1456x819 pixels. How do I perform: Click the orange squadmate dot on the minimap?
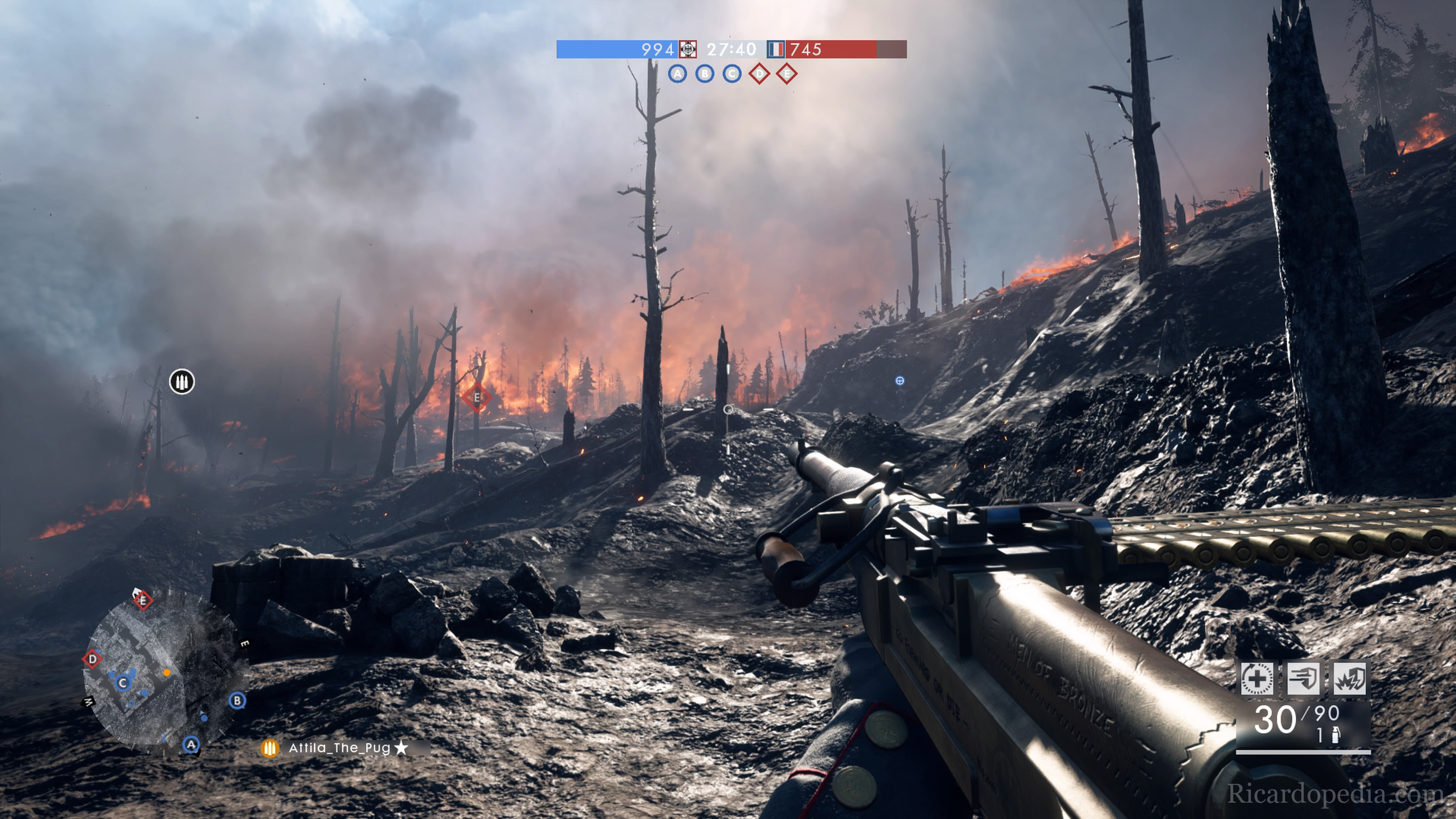coord(167,673)
